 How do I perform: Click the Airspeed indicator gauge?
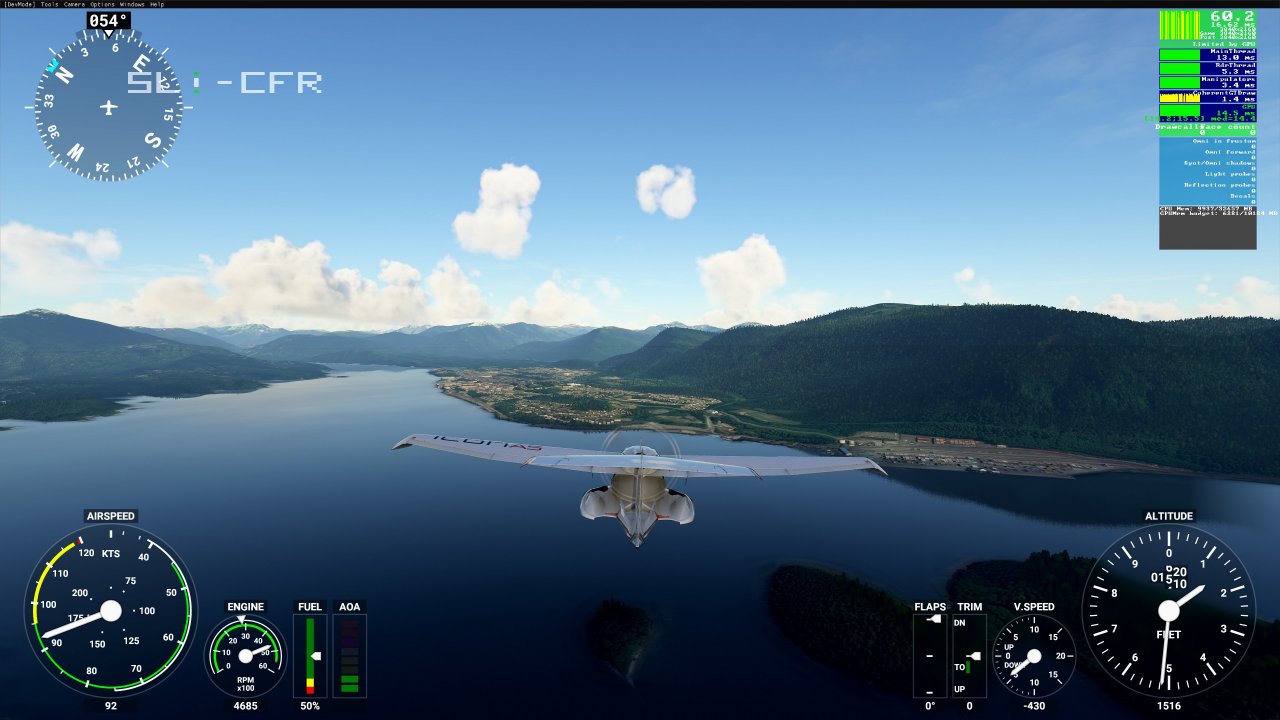point(110,610)
